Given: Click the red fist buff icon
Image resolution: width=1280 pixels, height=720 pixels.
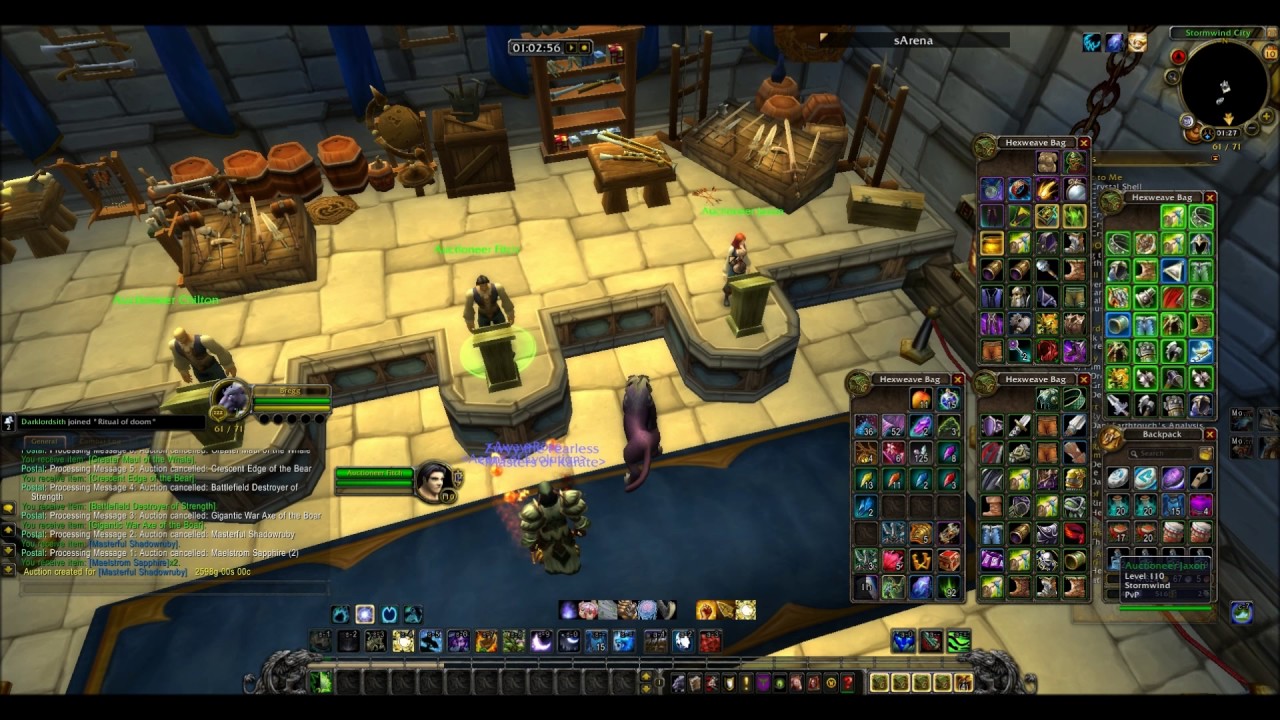Looking at the screenshot, I should [708, 610].
